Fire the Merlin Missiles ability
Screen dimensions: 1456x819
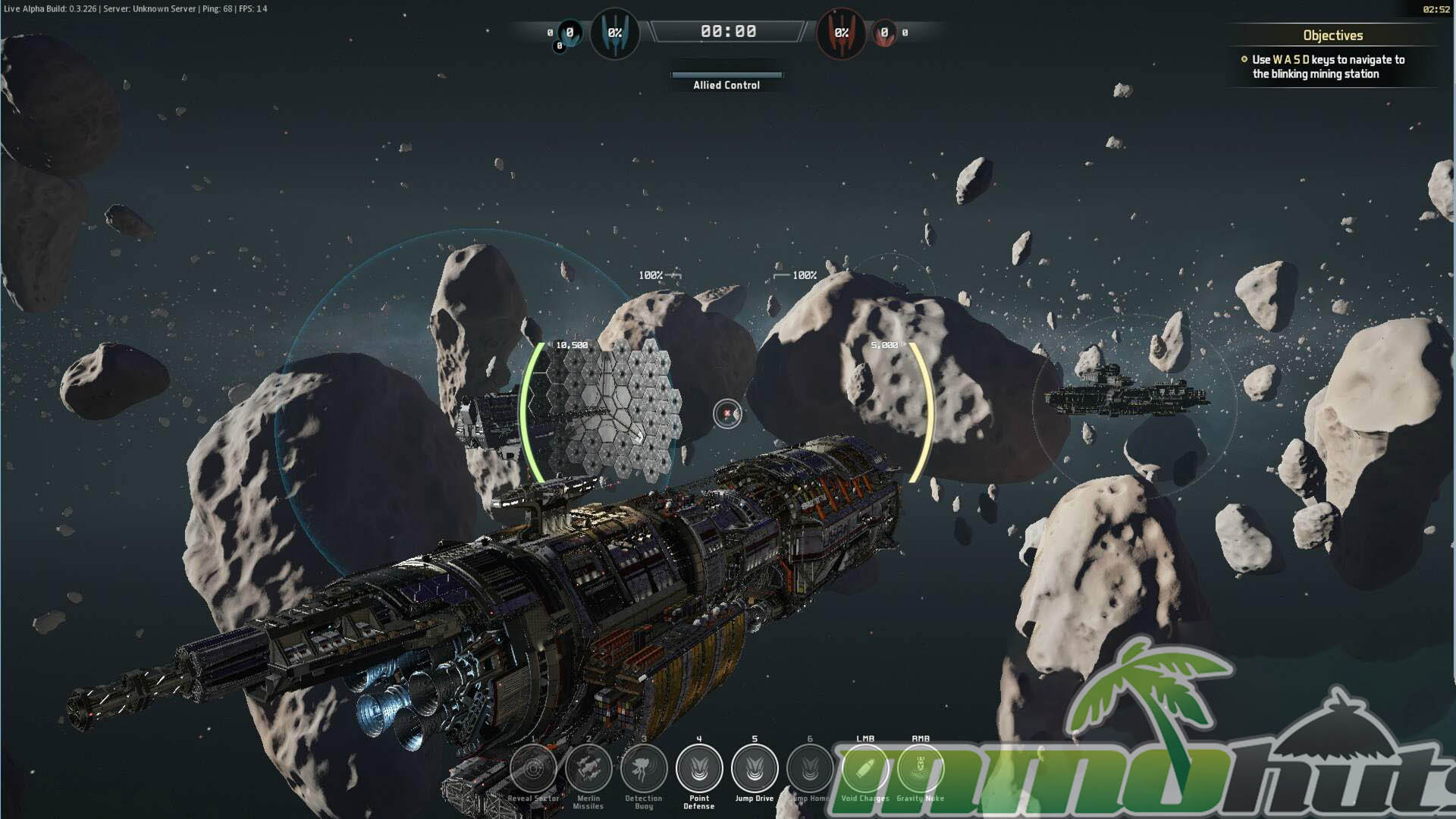point(588,769)
